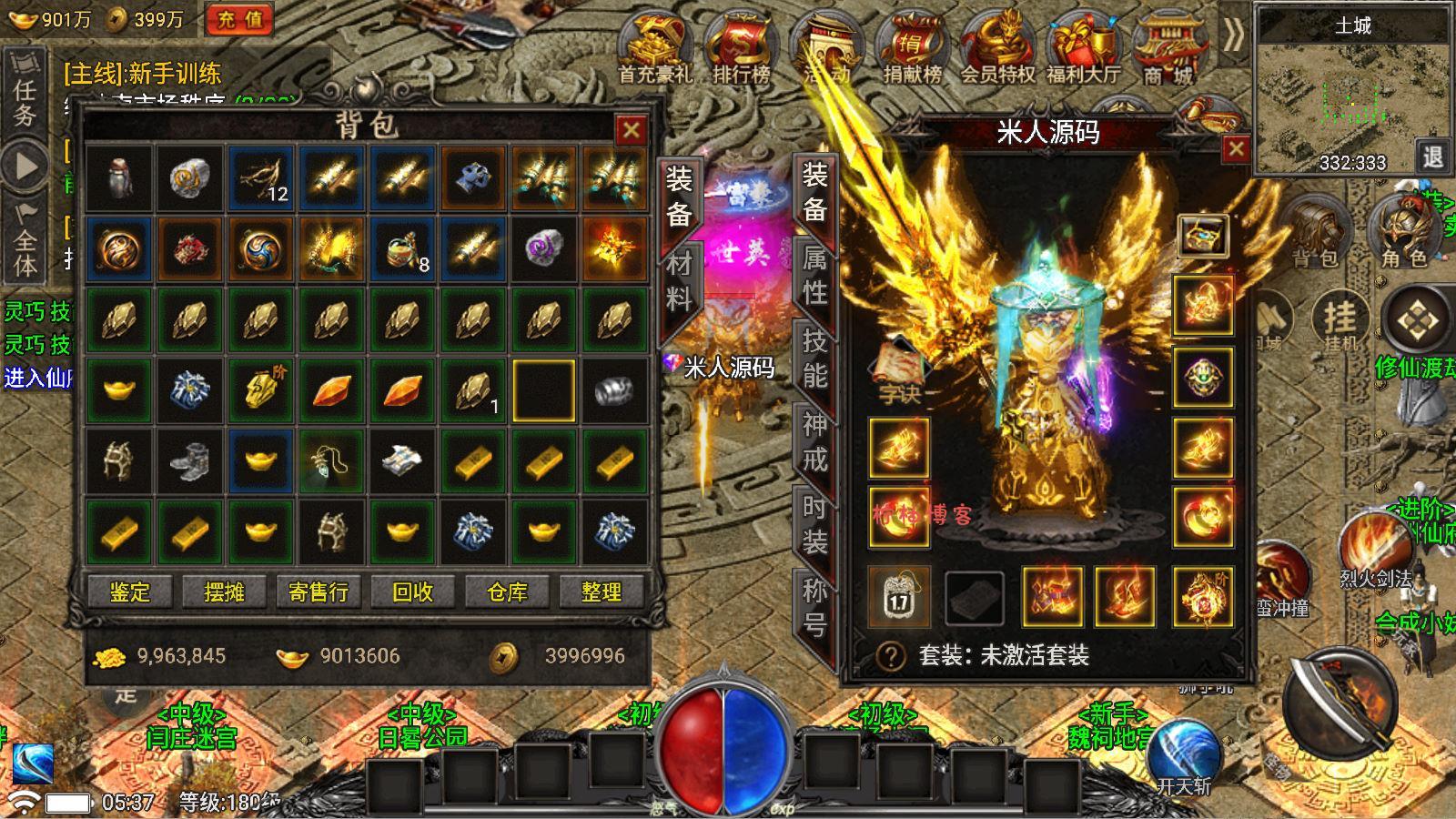The height and width of the screenshot is (819, 1456).
Task: Sort the bag with 整理
Action: (x=602, y=592)
